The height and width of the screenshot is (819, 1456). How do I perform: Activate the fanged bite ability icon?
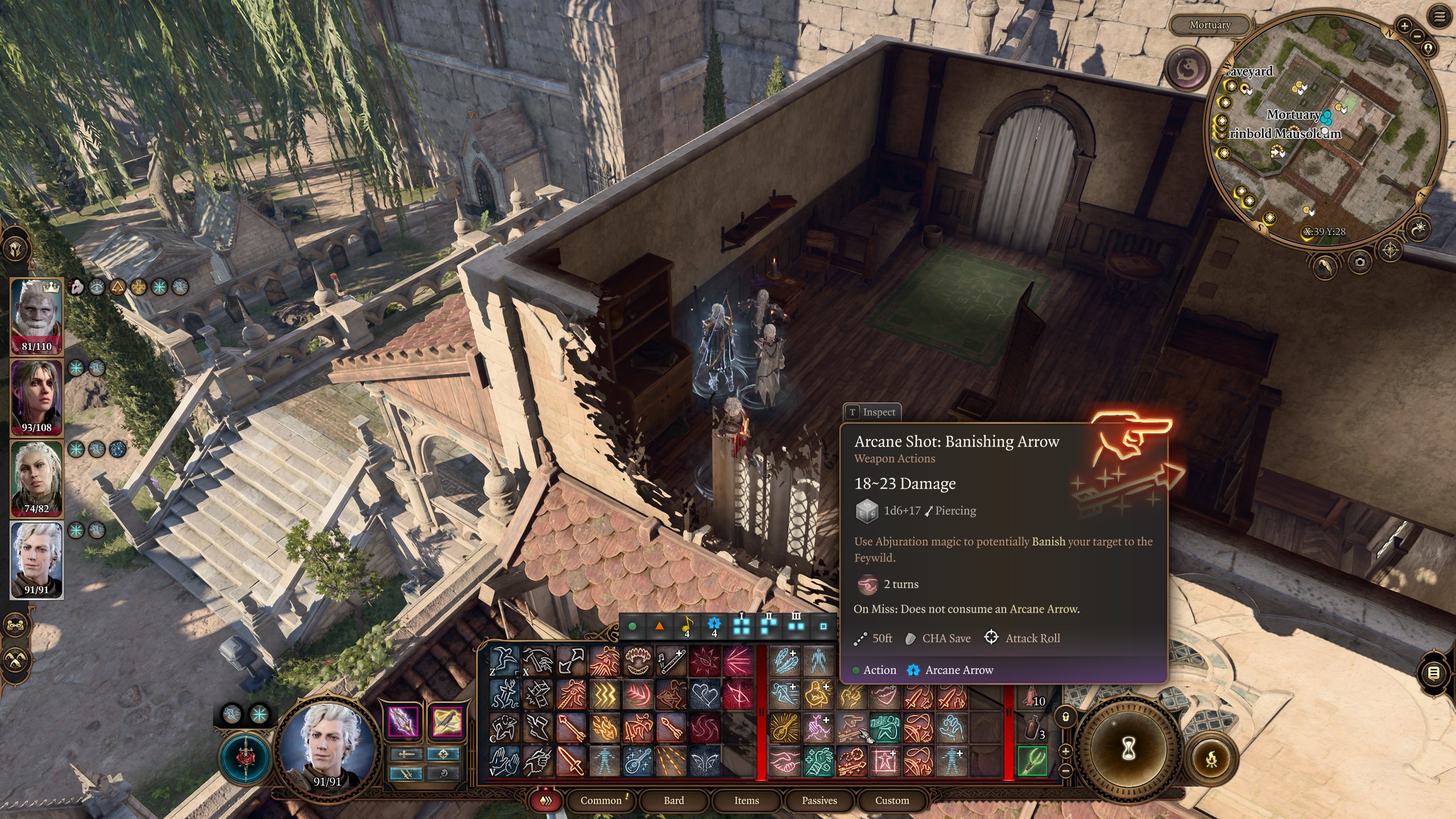[638, 661]
